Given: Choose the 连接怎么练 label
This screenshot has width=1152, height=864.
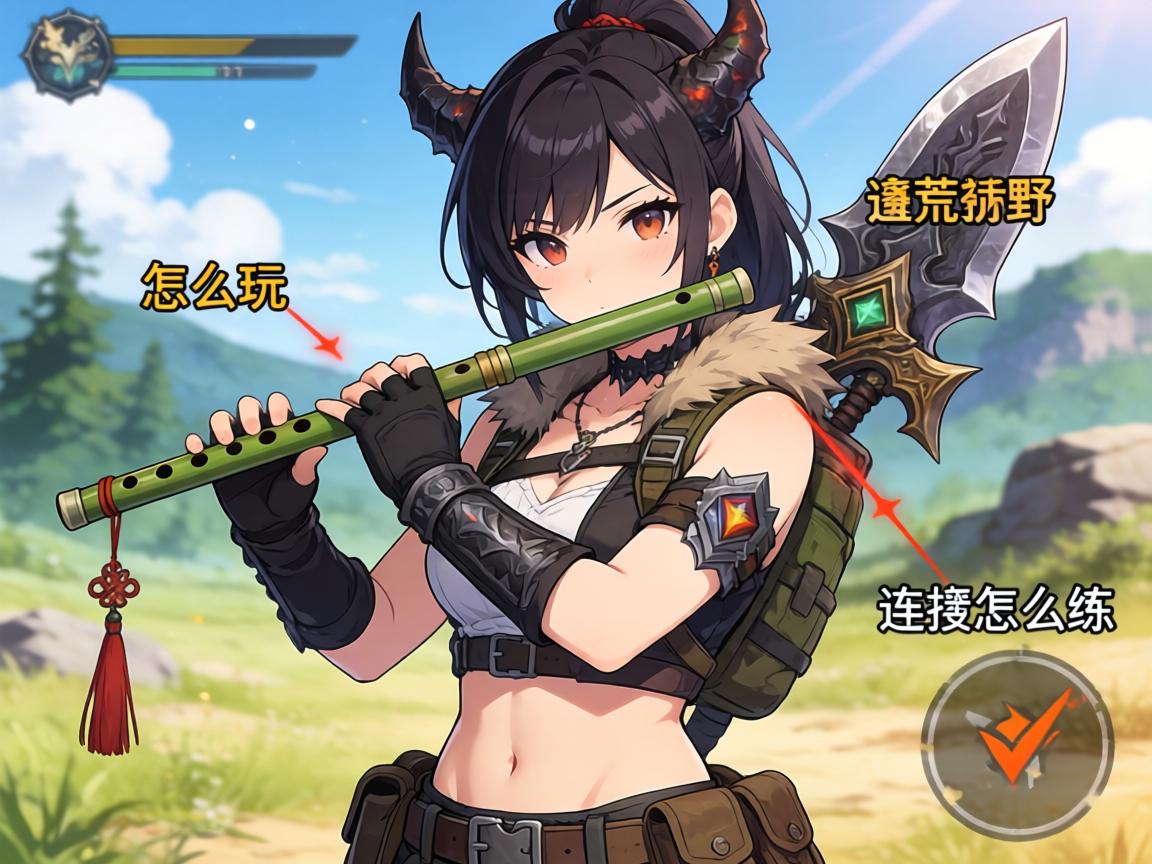Looking at the screenshot, I should [995, 609].
